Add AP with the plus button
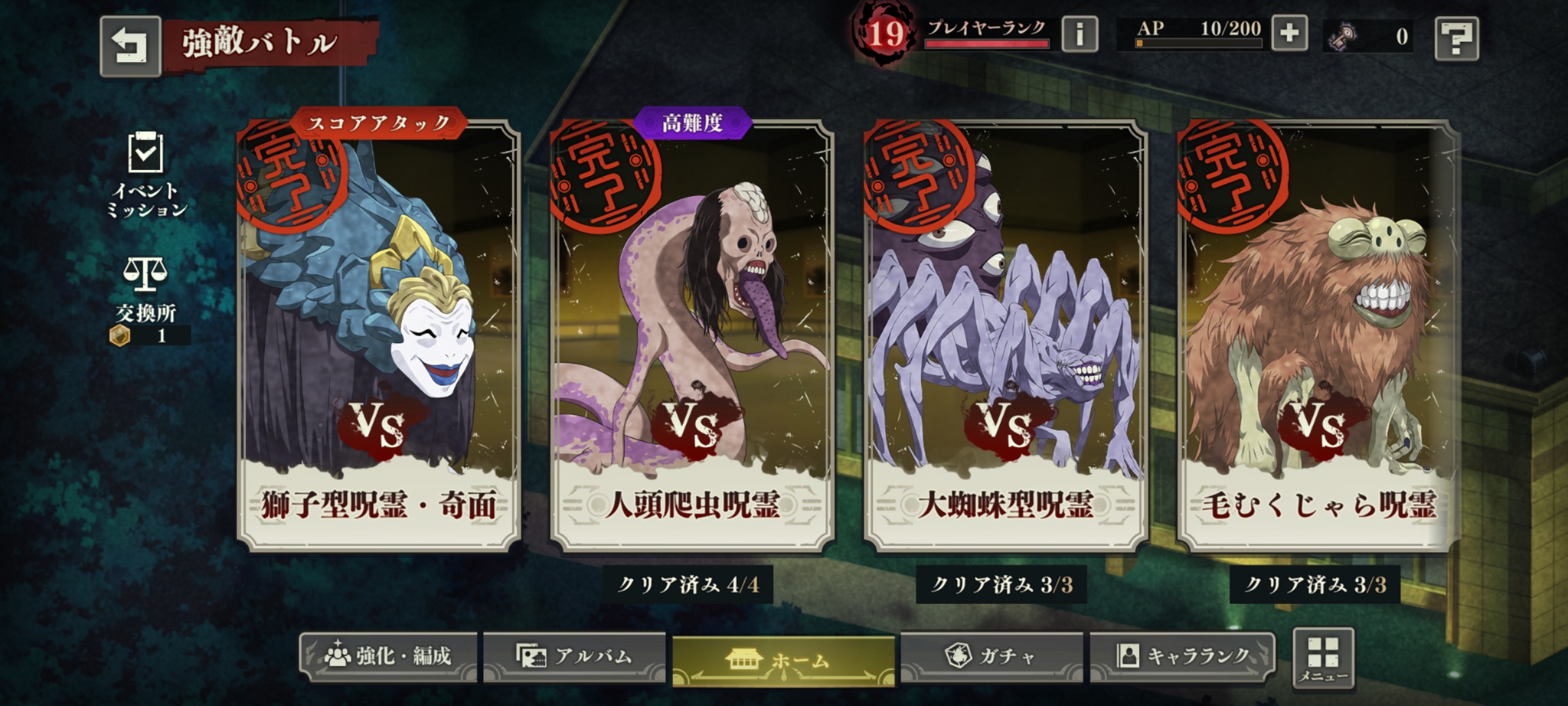 coord(1289,33)
